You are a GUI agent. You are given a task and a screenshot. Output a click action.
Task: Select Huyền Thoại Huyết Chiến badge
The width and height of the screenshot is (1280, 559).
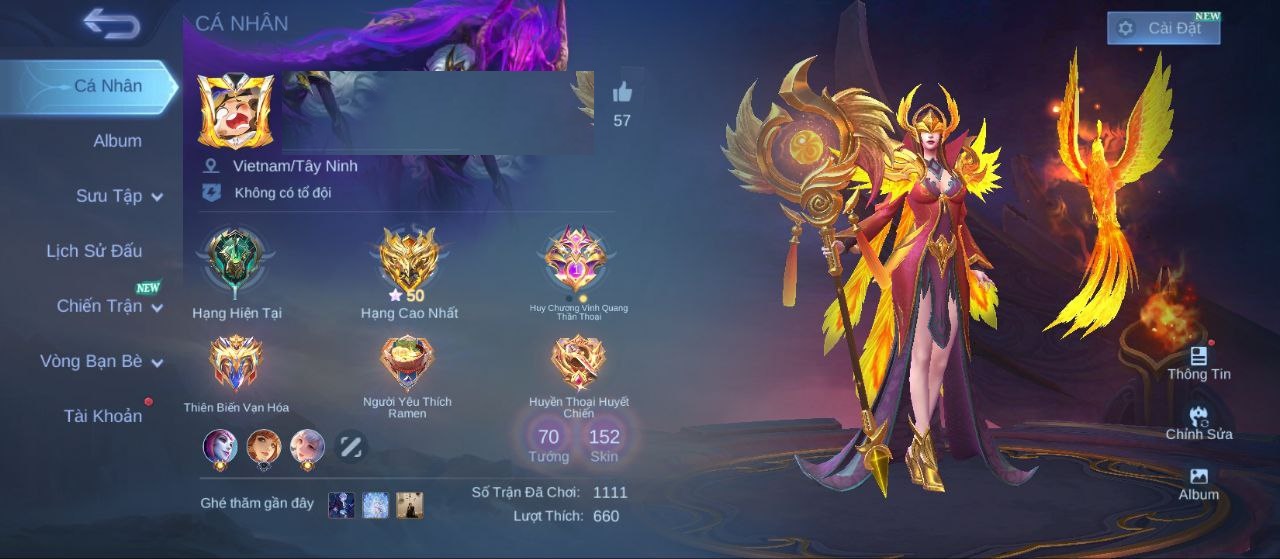click(x=578, y=363)
